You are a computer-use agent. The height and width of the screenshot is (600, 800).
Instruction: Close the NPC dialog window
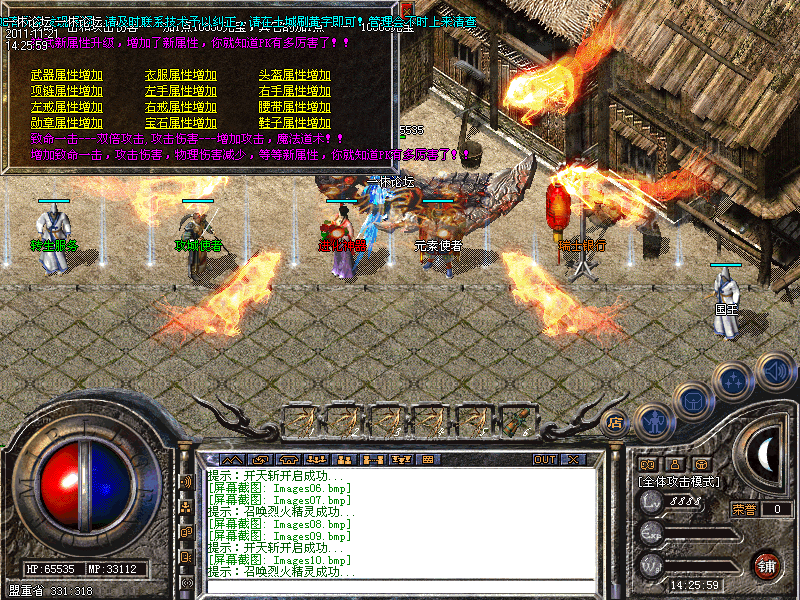406,8
